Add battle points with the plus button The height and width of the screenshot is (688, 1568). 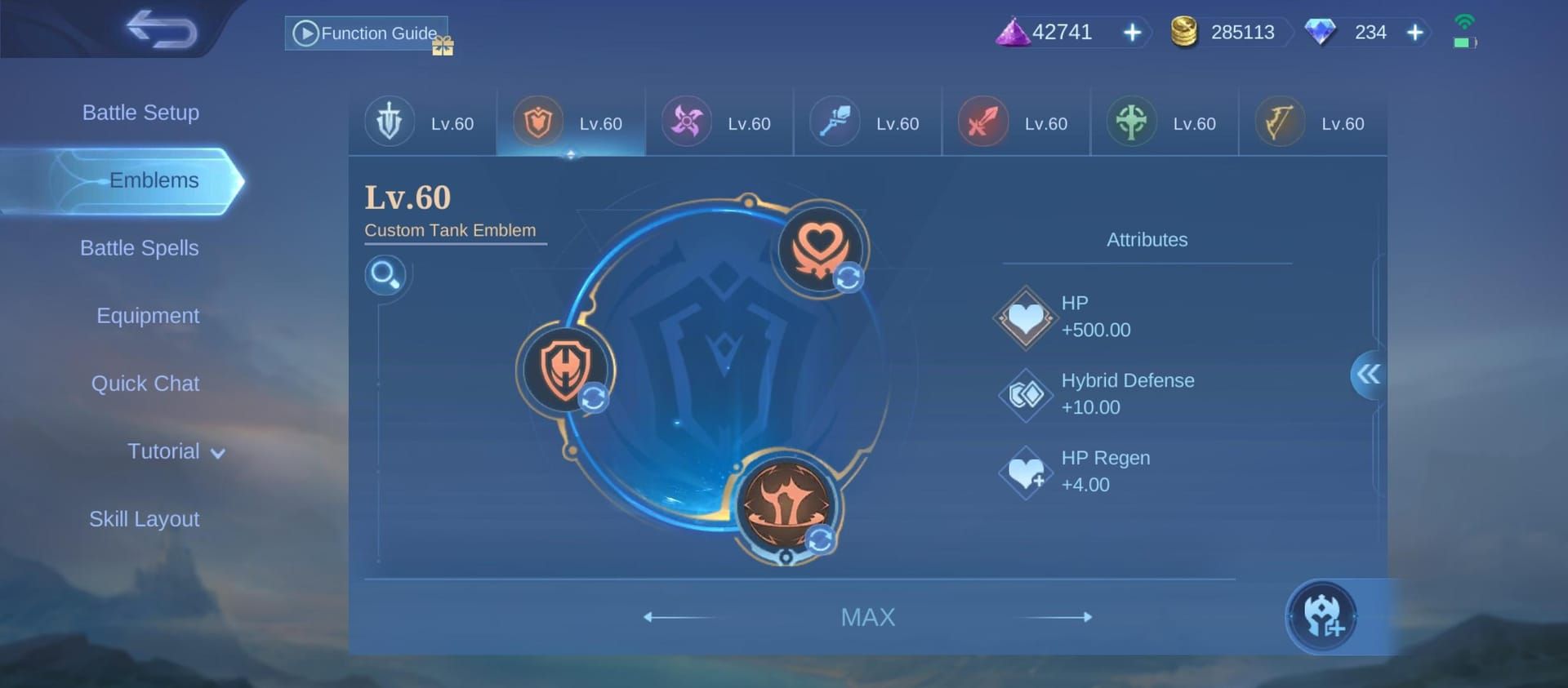[1132, 33]
